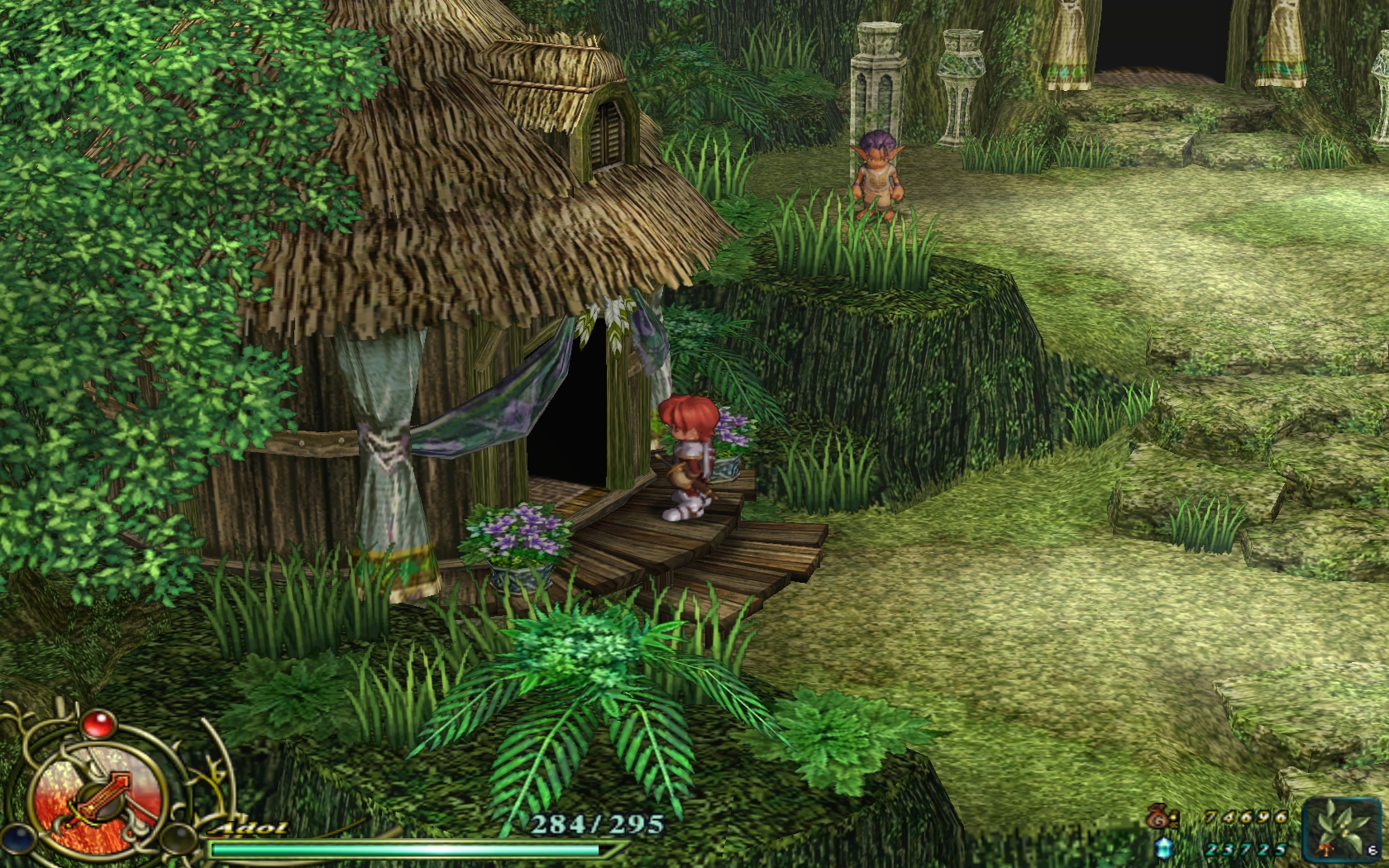Click the gold money bag icon
1389x868 pixels.
click(1158, 817)
